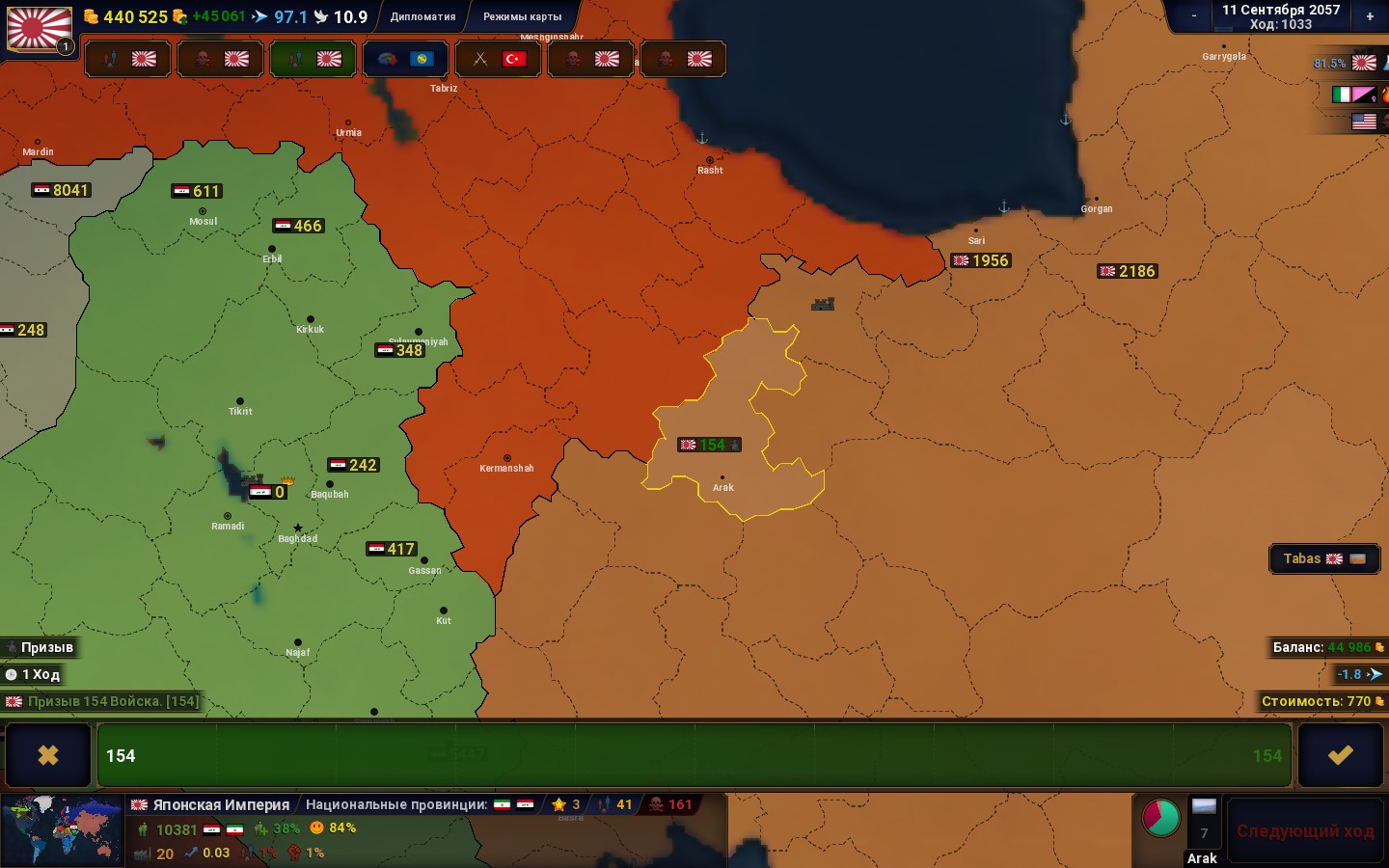Increase game speed with the plus button
The height and width of the screenshot is (868, 1389).
coord(1369,15)
